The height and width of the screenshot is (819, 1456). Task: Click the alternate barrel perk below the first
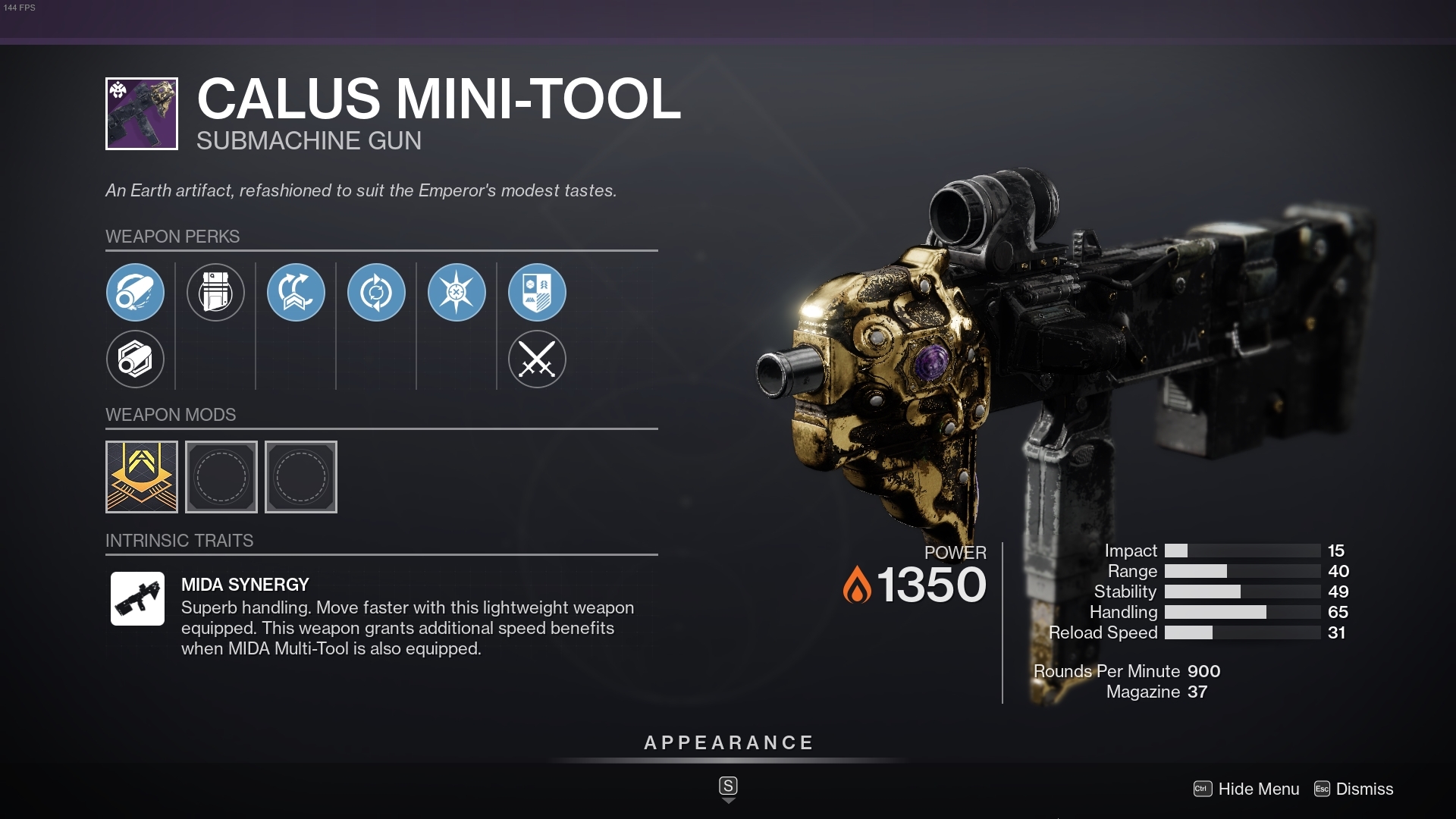pos(136,359)
